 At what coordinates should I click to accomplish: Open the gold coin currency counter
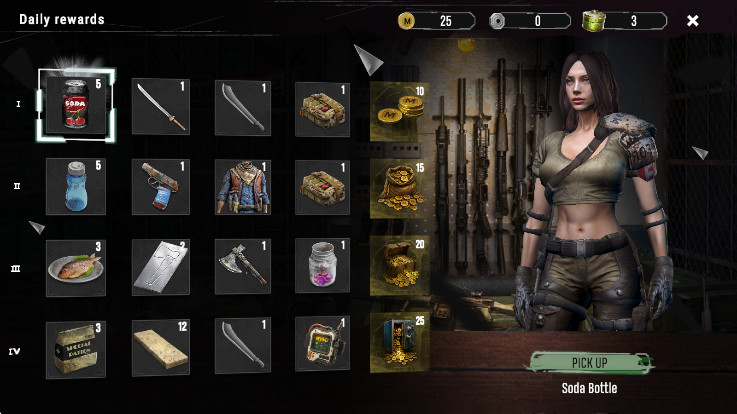pos(436,20)
